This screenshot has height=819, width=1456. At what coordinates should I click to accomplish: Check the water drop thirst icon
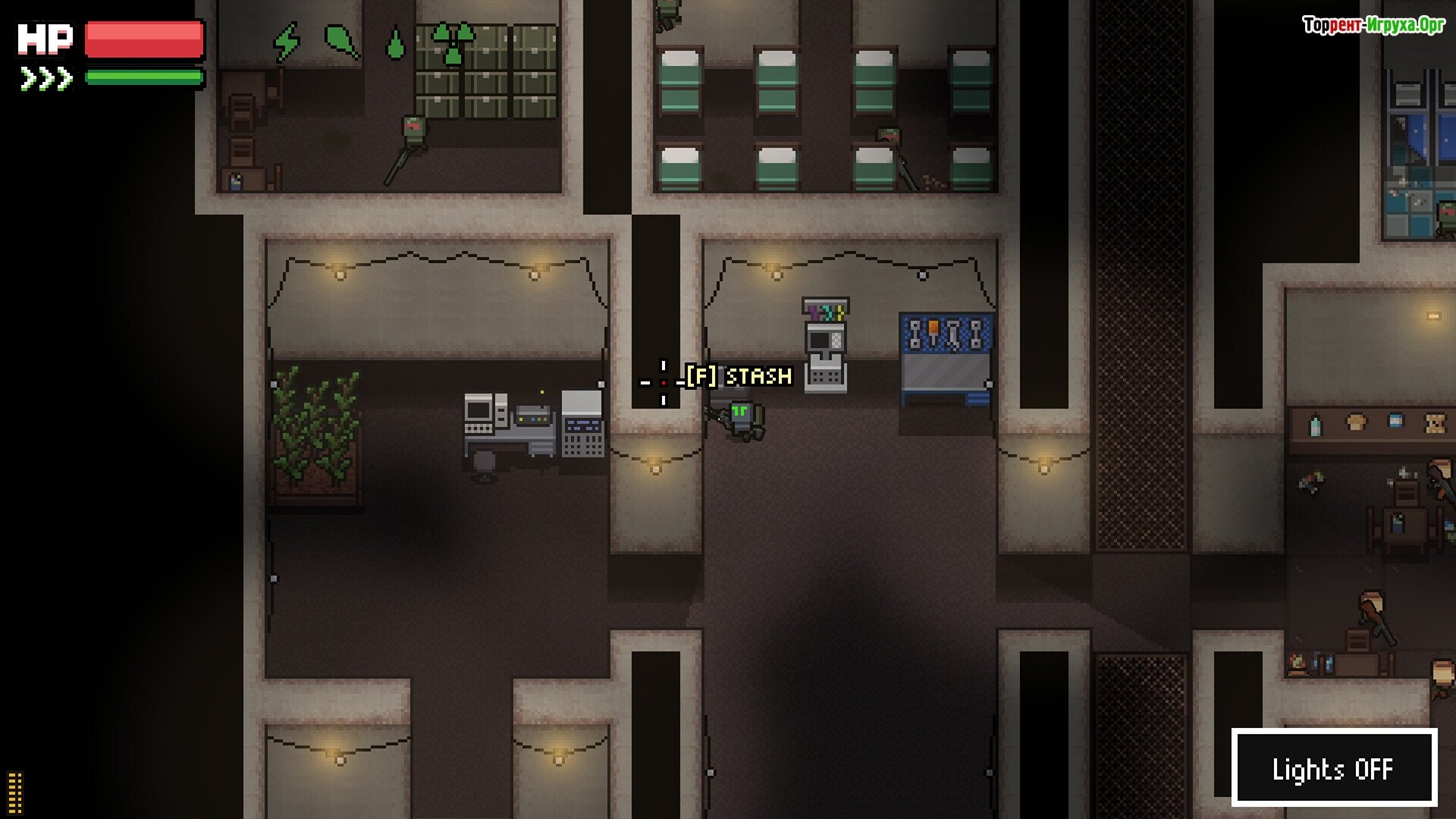pos(395,44)
